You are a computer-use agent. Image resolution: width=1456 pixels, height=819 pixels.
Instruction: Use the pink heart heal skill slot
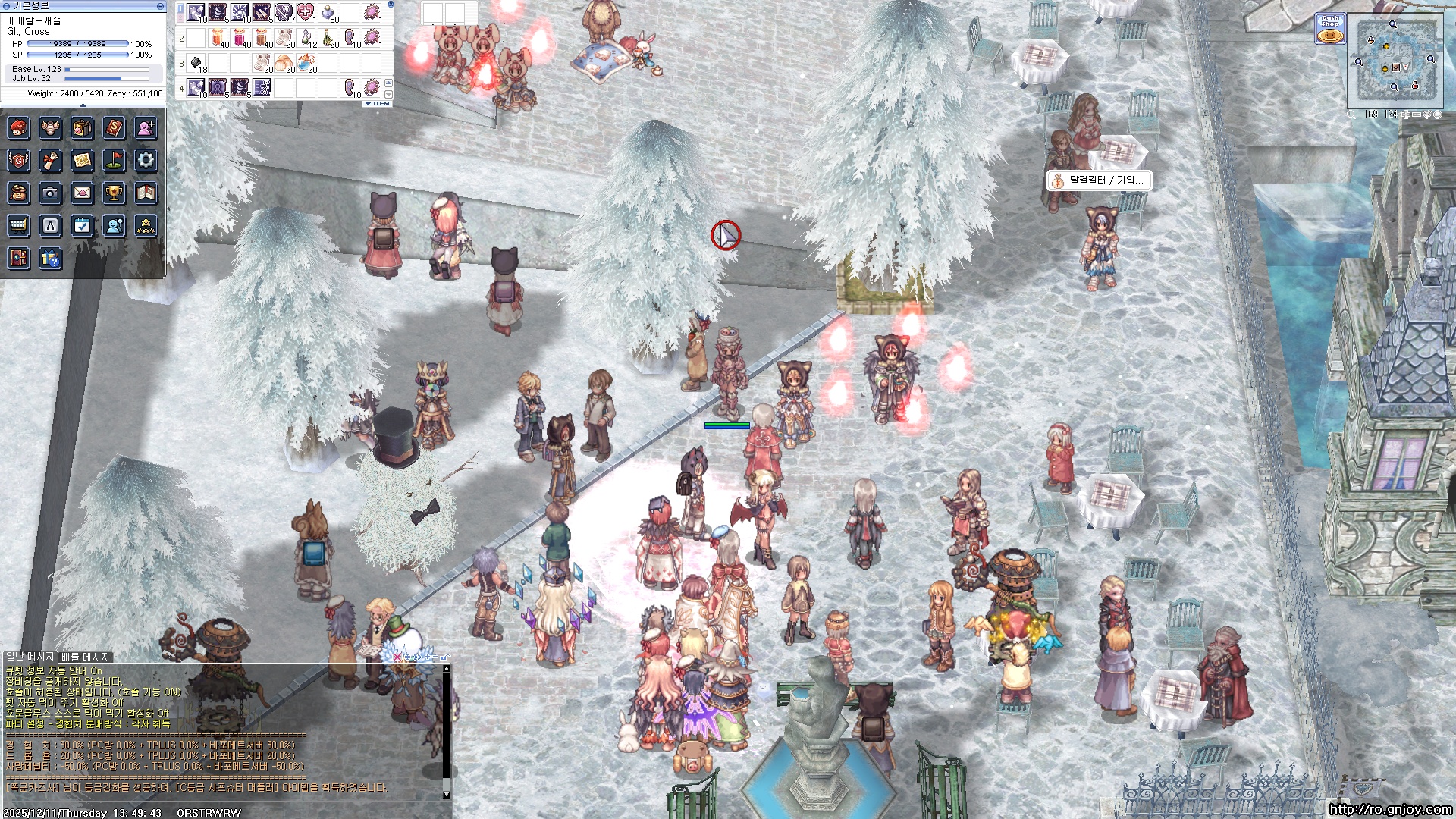click(305, 13)
